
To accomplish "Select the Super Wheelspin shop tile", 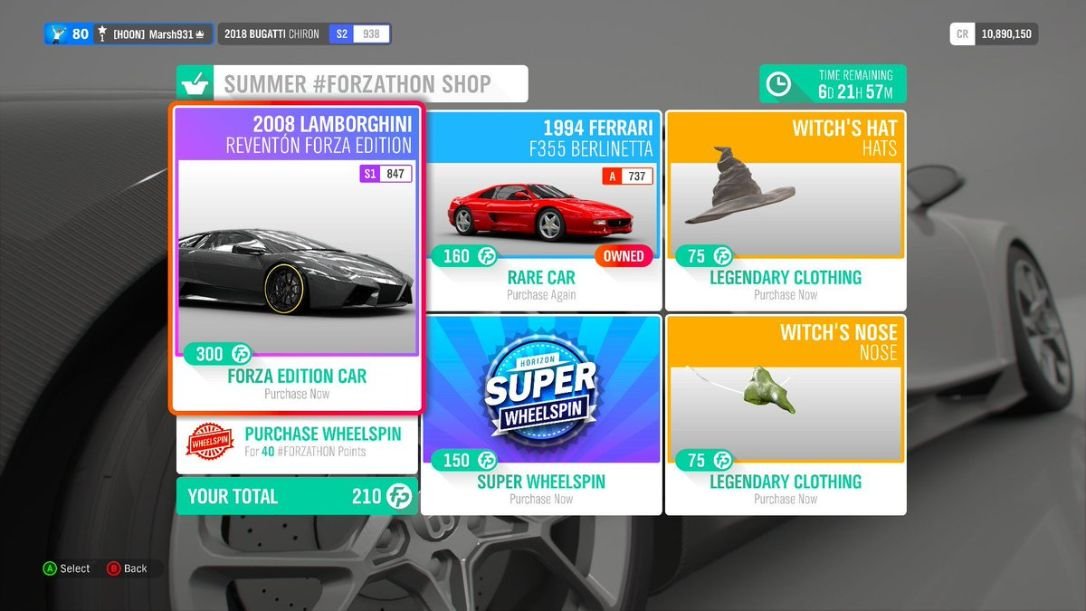I will point(541,414).
